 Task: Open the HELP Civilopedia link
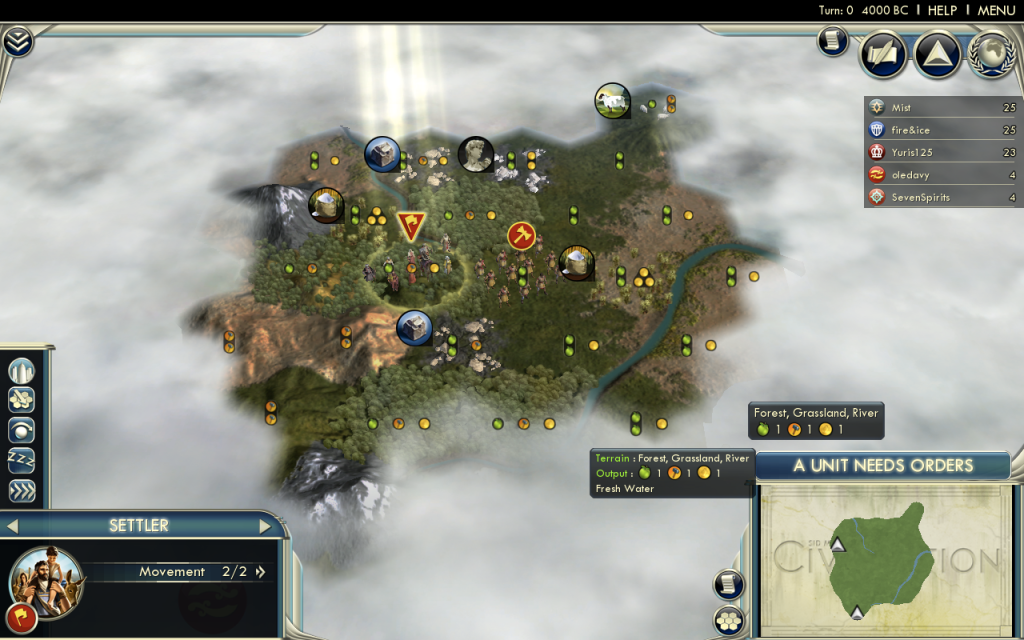[x=942, y=10]
